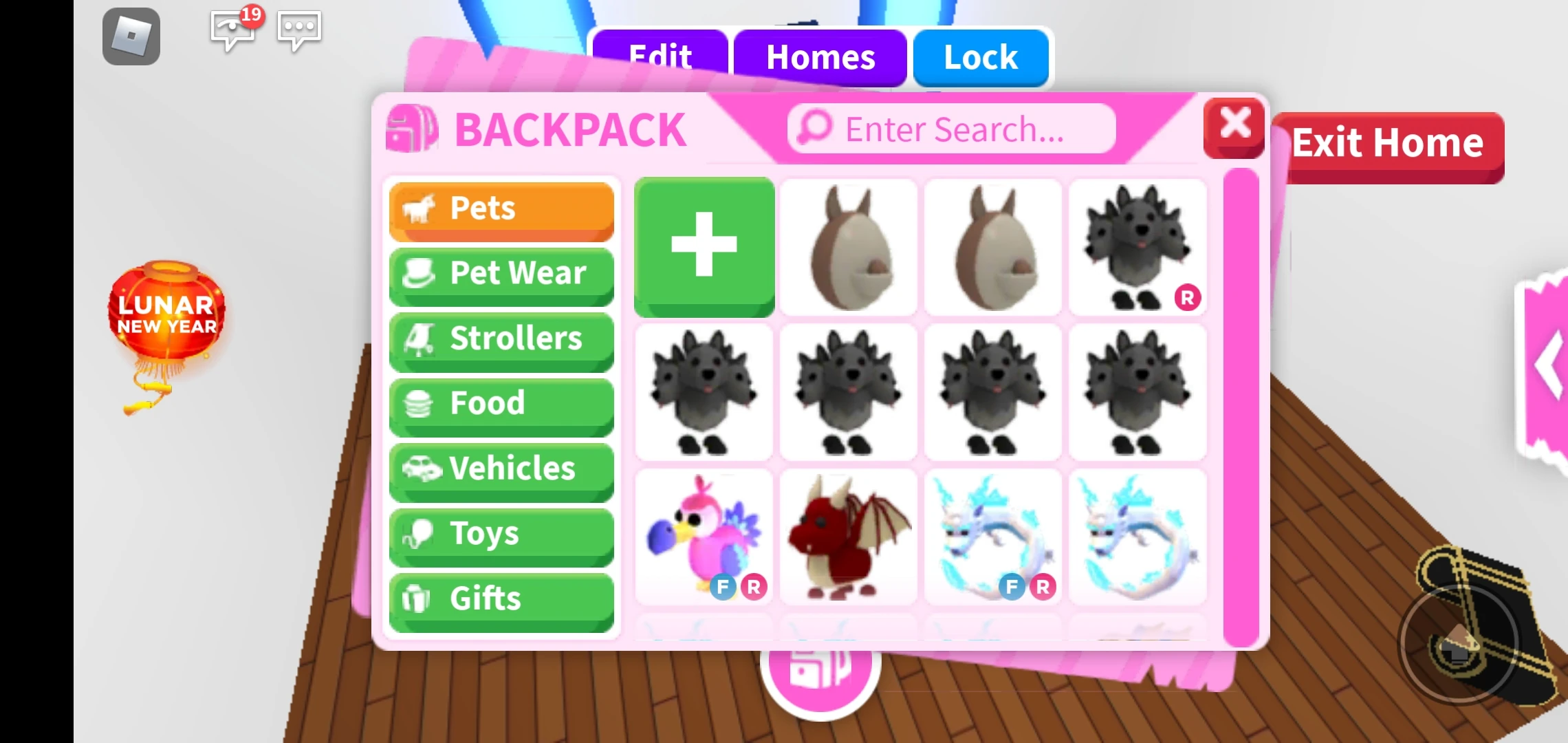
Task: Open the Pets category in backpack
Action: [x=501, y=208]
